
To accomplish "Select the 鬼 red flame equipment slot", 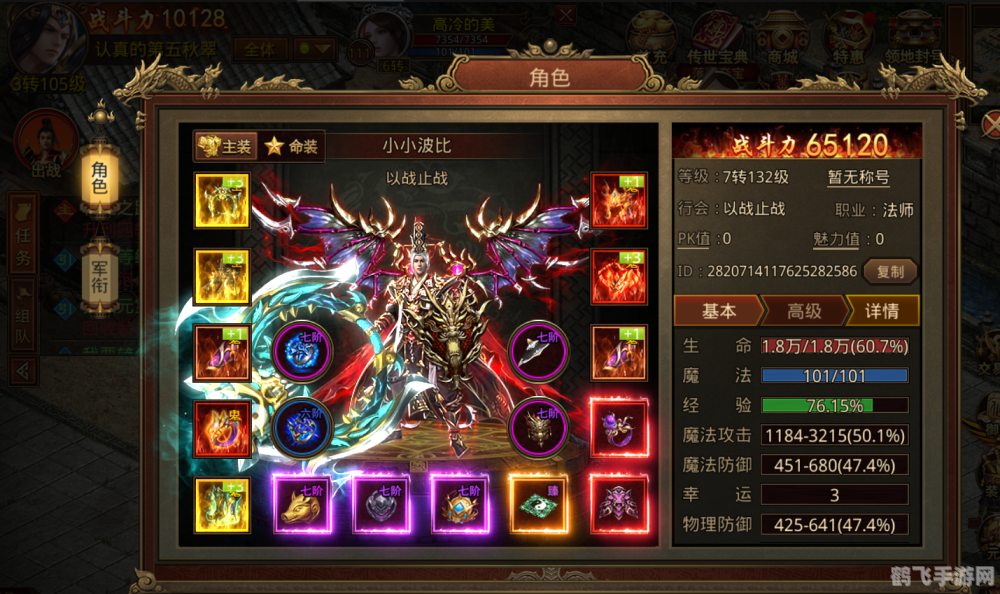I will [222, 428].
